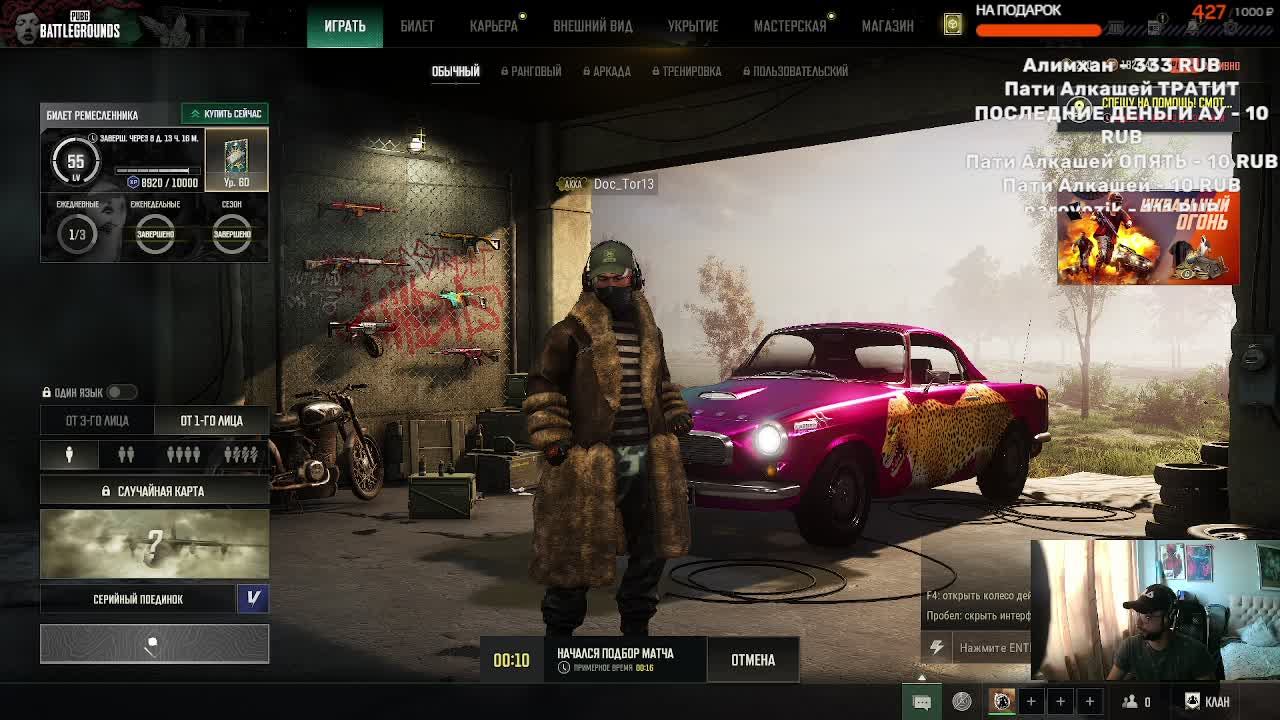Open the УКРЫТИЕ tab
This screenshot has height=720, width=1280.
point(693,26)
